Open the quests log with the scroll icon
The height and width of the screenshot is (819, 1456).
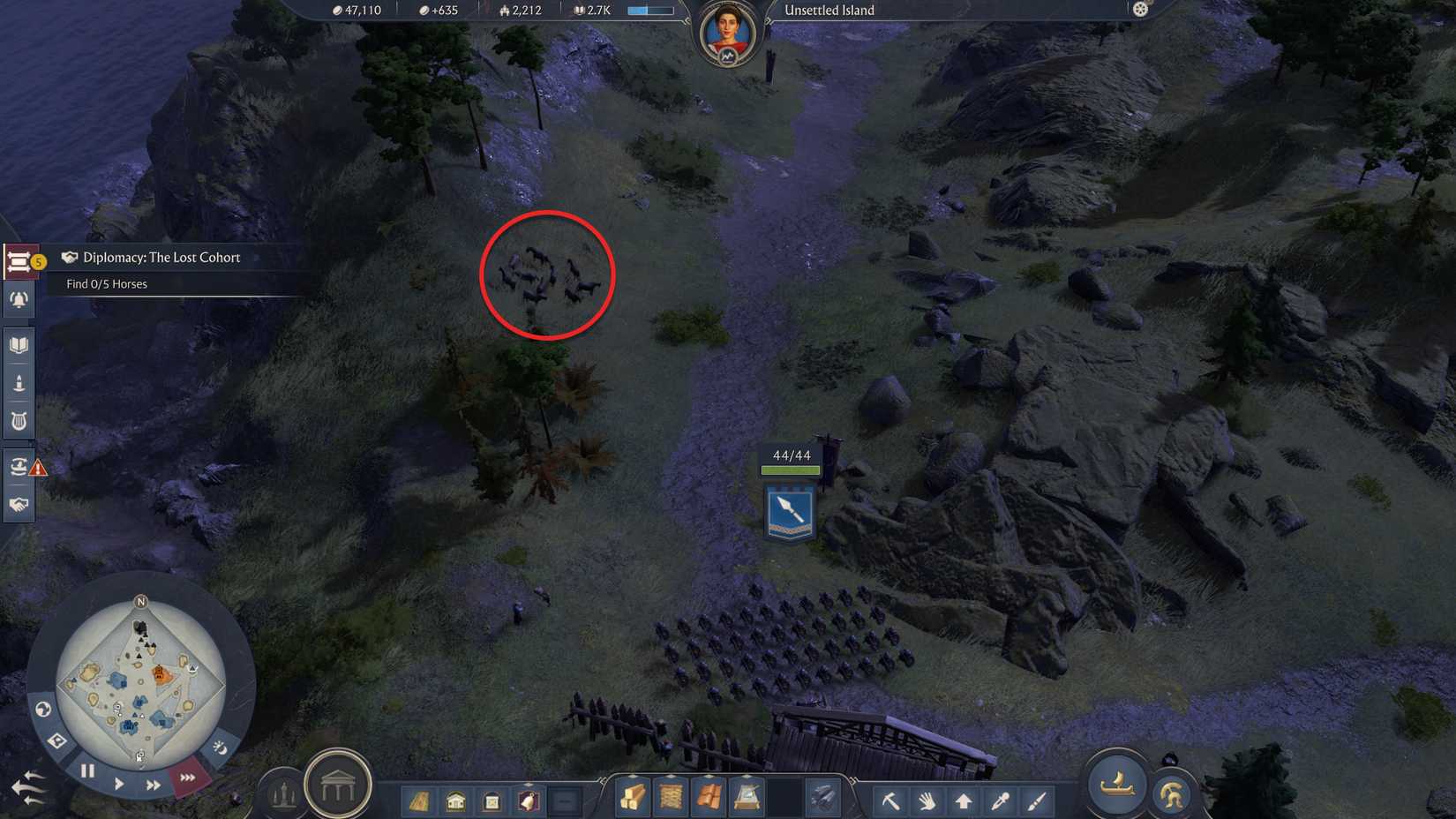(x=19, y=260)
